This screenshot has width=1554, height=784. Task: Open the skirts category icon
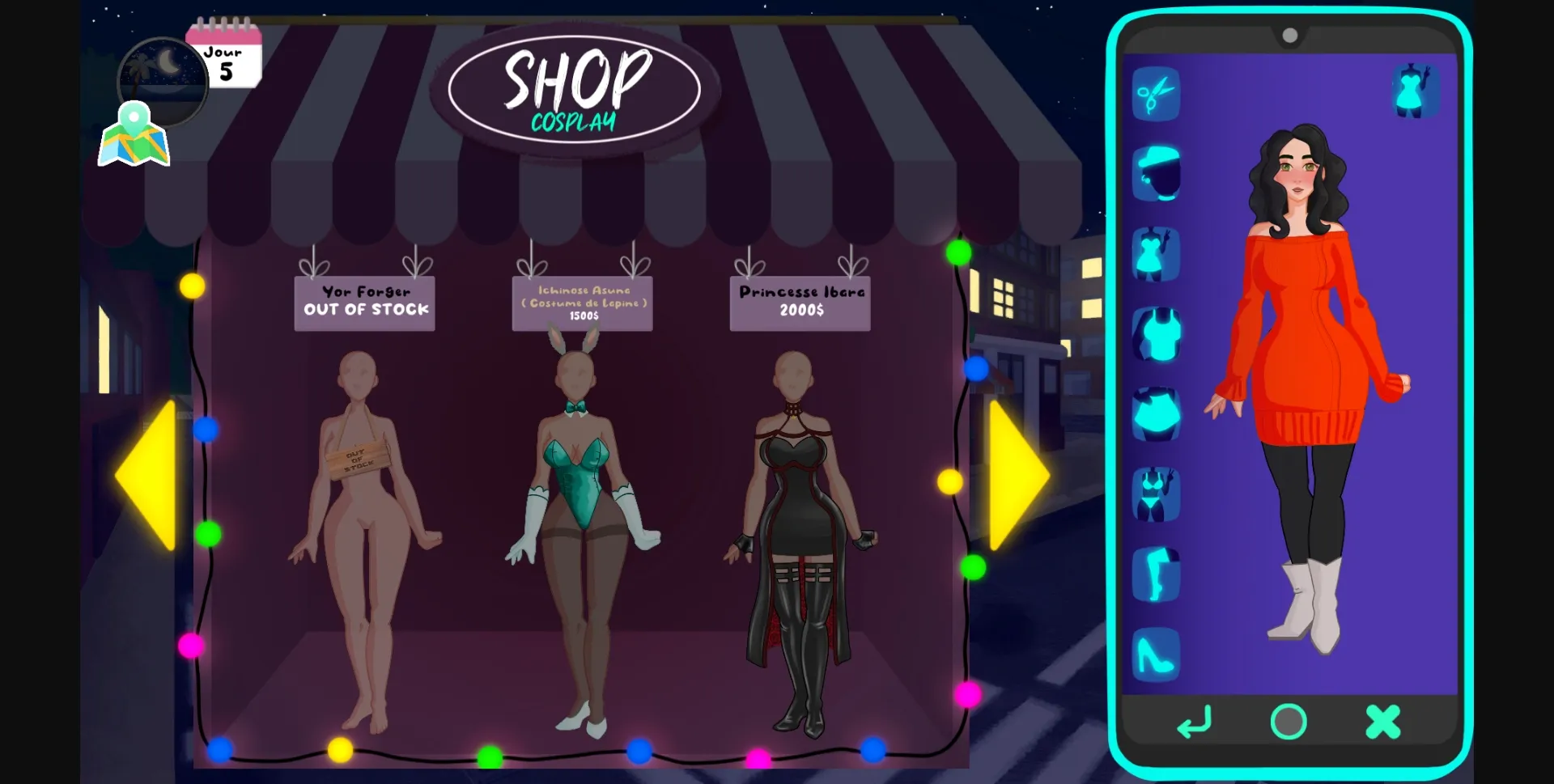pos(1156,414)
